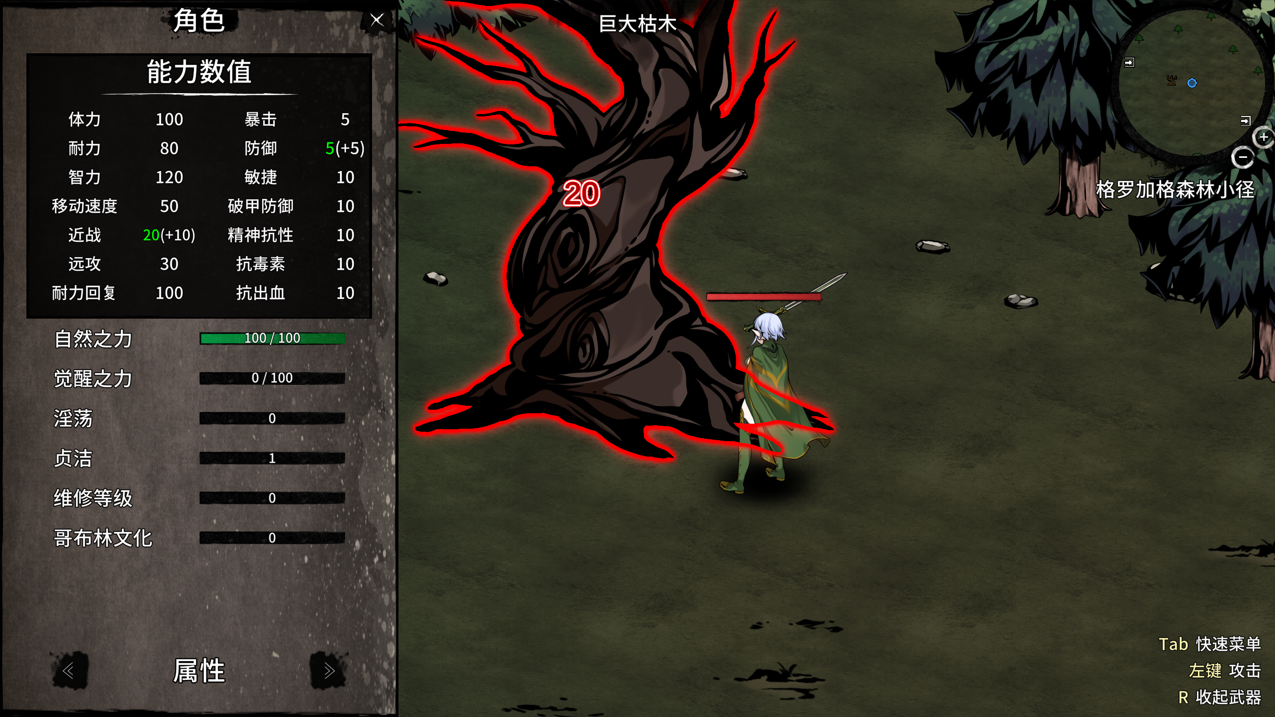1275x717 pixels.
Task: Select the dead tree marker on minimap
Action: pyautogui.click(x=1171, y=80)
